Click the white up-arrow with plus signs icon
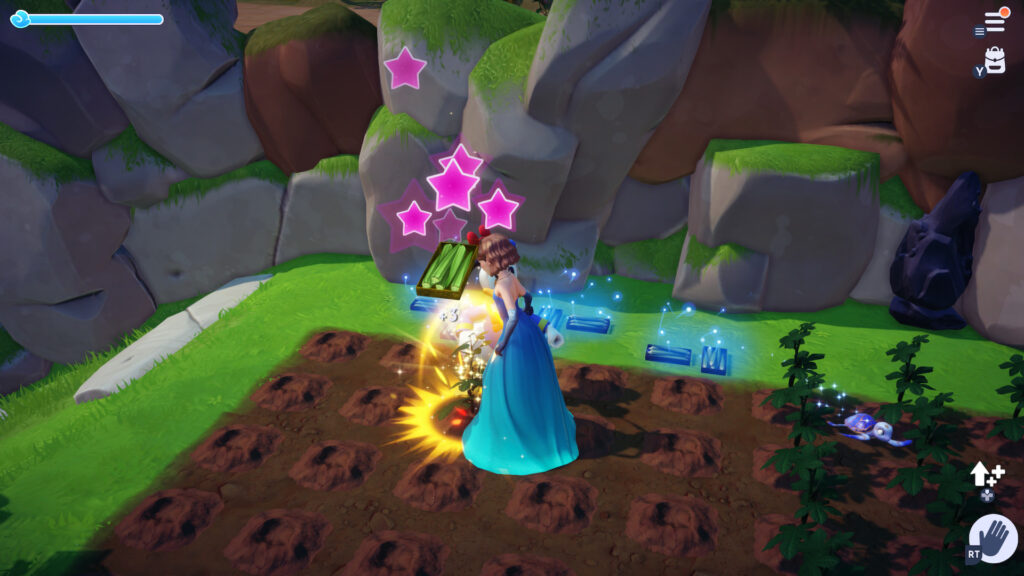This screenshot has height=576, width=1024. (985, 474)
